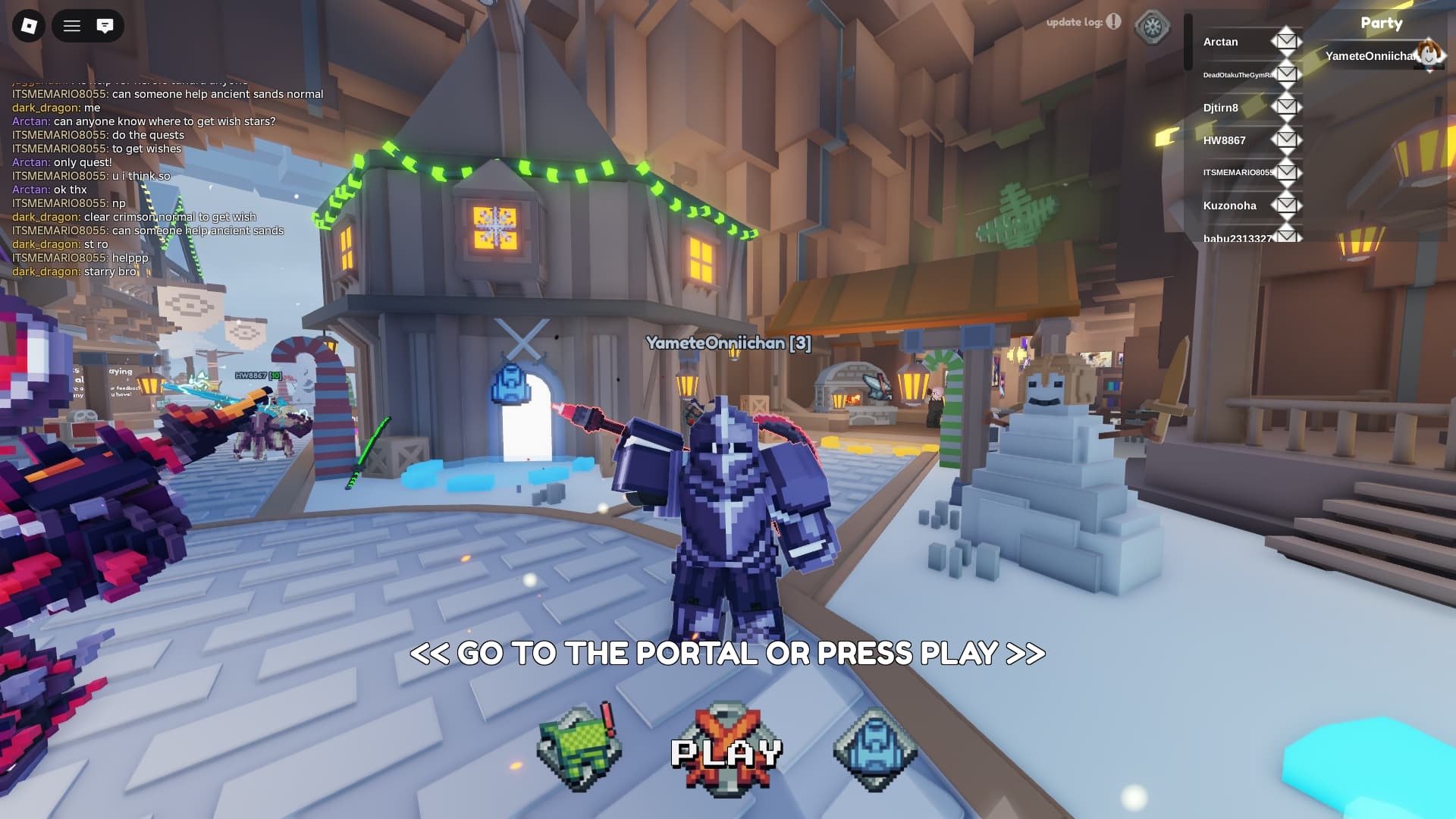Viewport: 1456px width, 819px height.
Task: Message Arctan via the envelope icon
Action: 1285,42
